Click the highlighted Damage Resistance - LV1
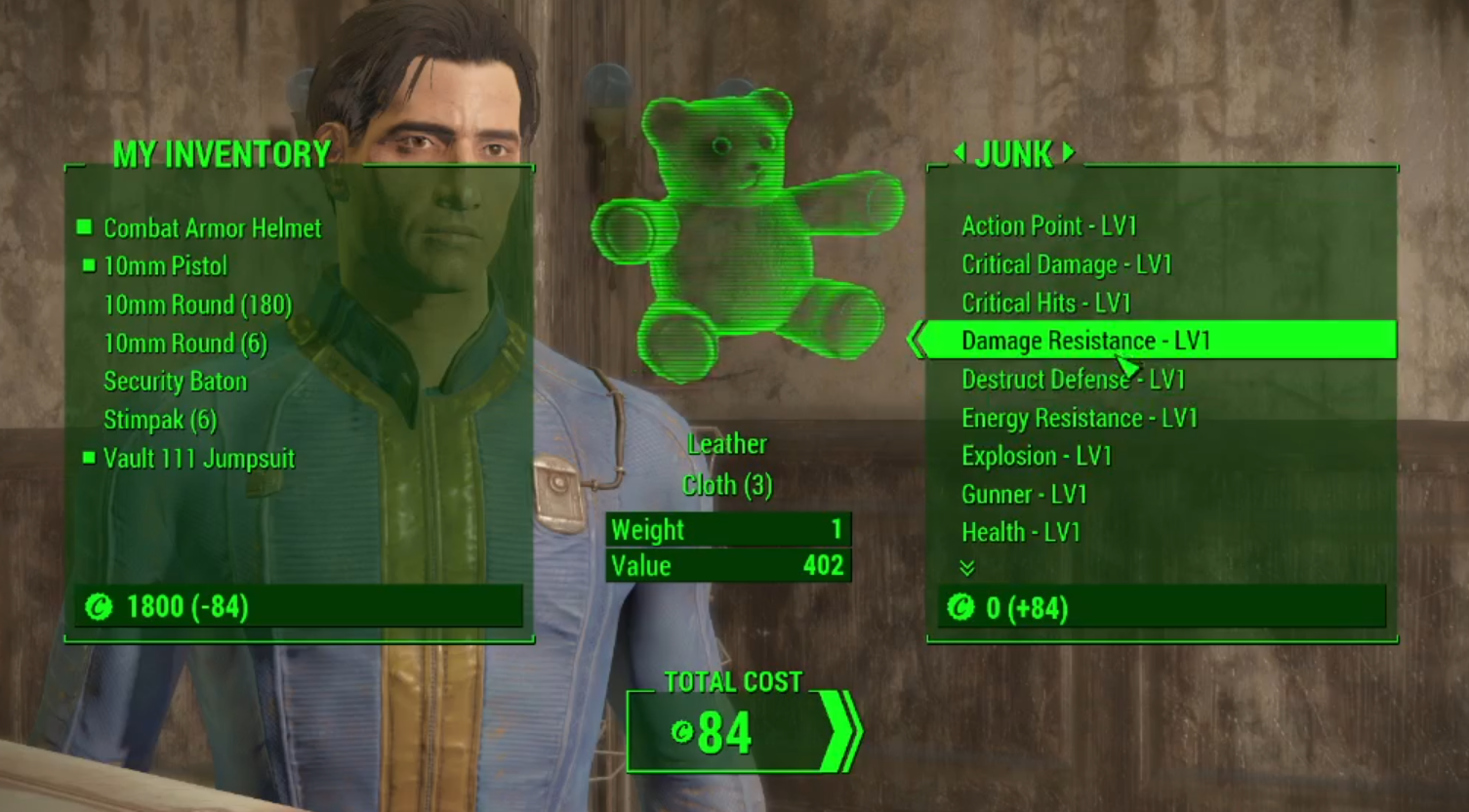The height and width of the screenshot is (812, 1469). (1085, 341)
